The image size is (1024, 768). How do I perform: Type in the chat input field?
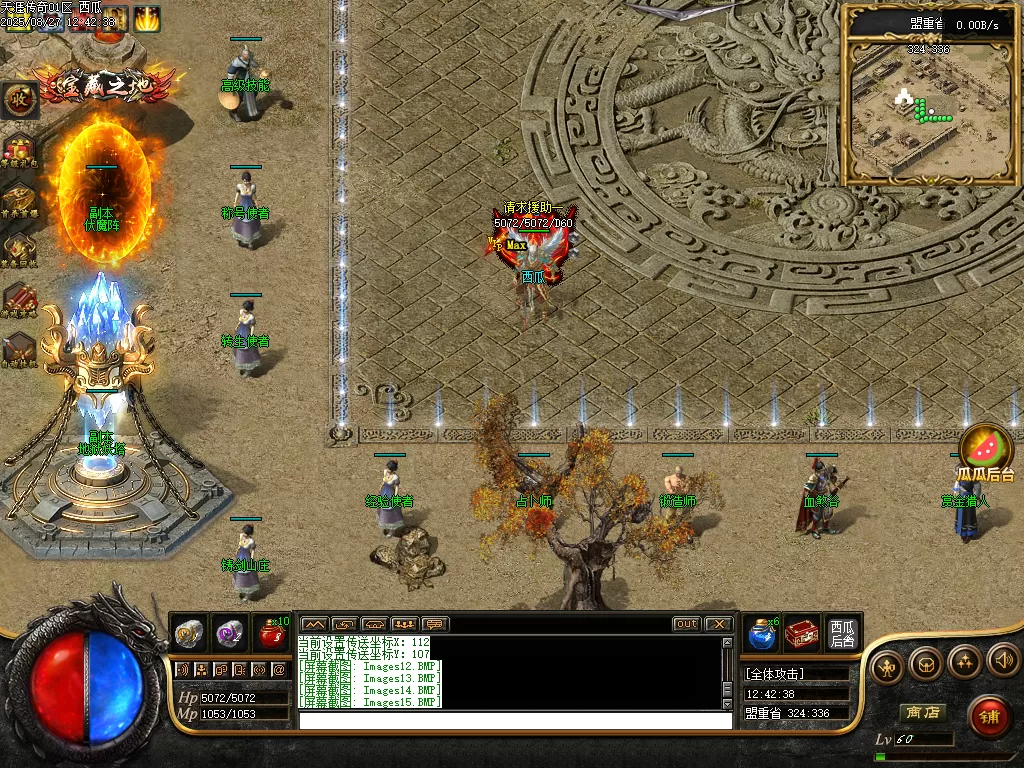[515, 720]
